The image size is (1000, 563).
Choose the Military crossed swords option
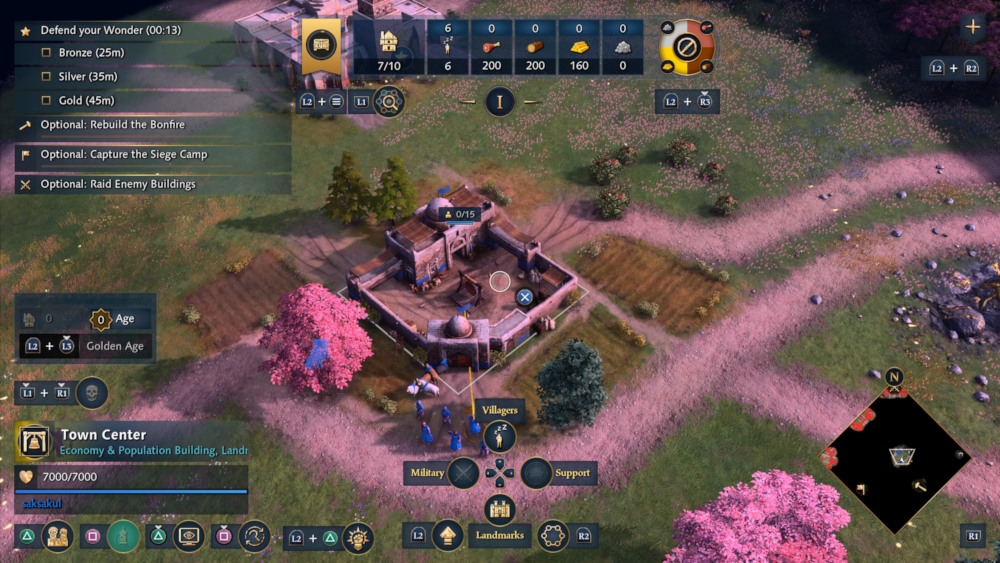pos(463,472)
